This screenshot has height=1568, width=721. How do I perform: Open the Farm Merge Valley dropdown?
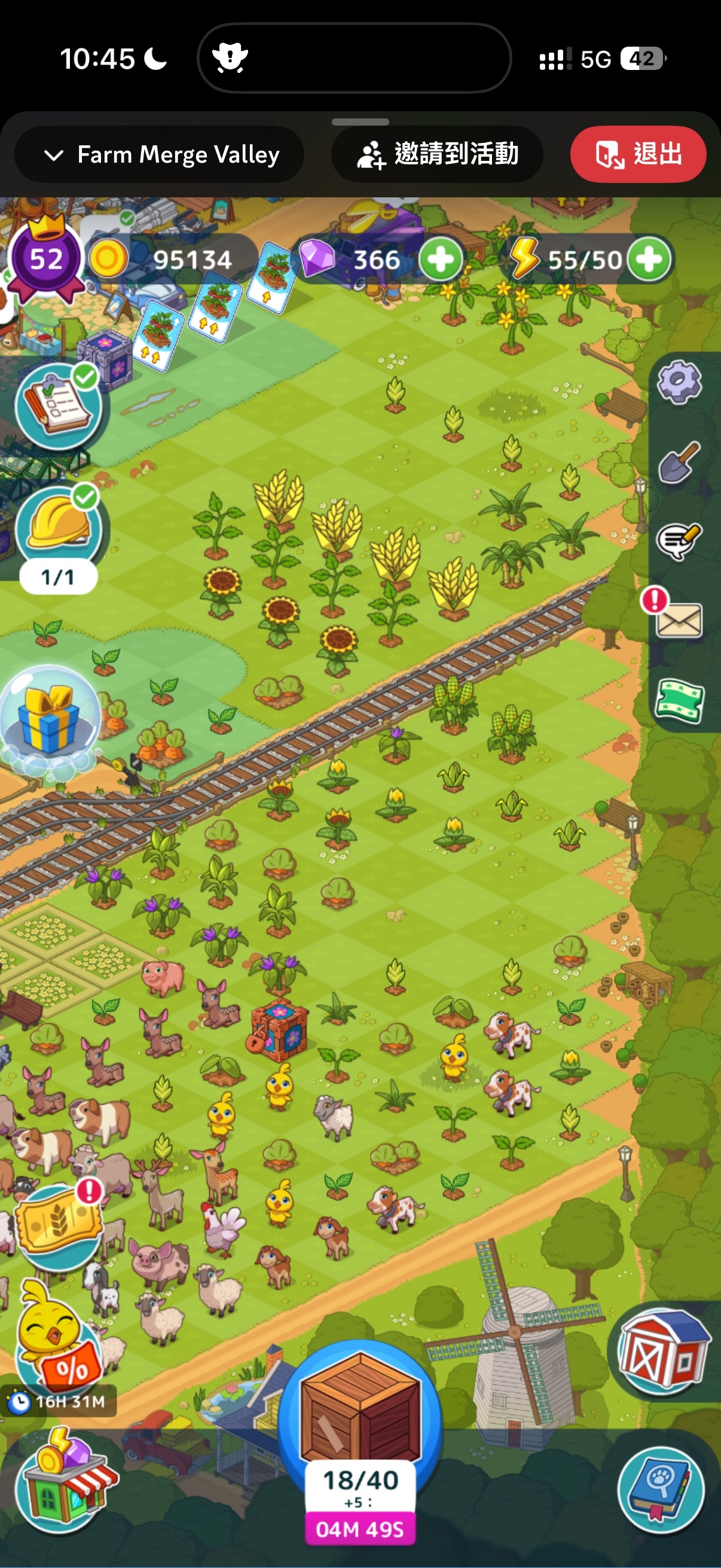click(160, 155)
